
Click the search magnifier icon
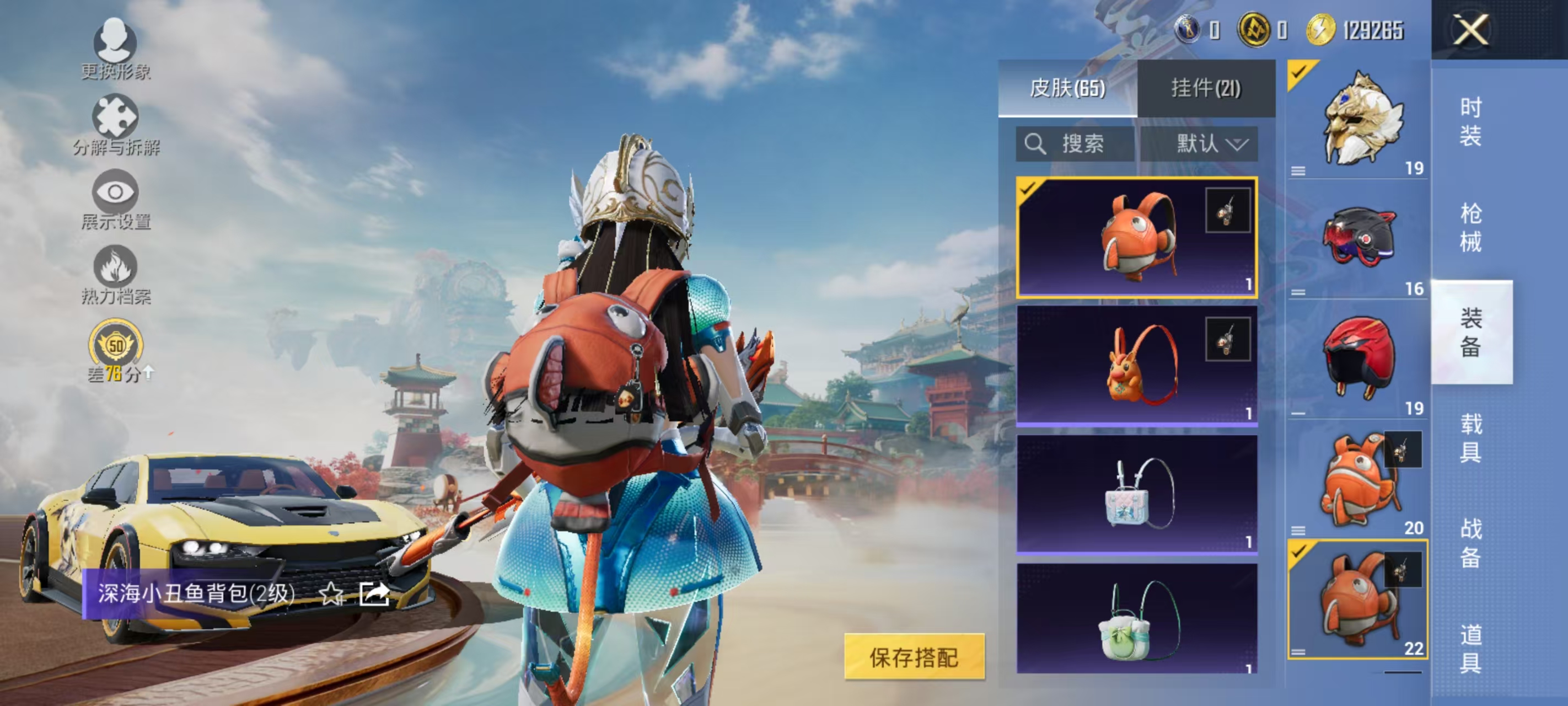coord(1037,145)
